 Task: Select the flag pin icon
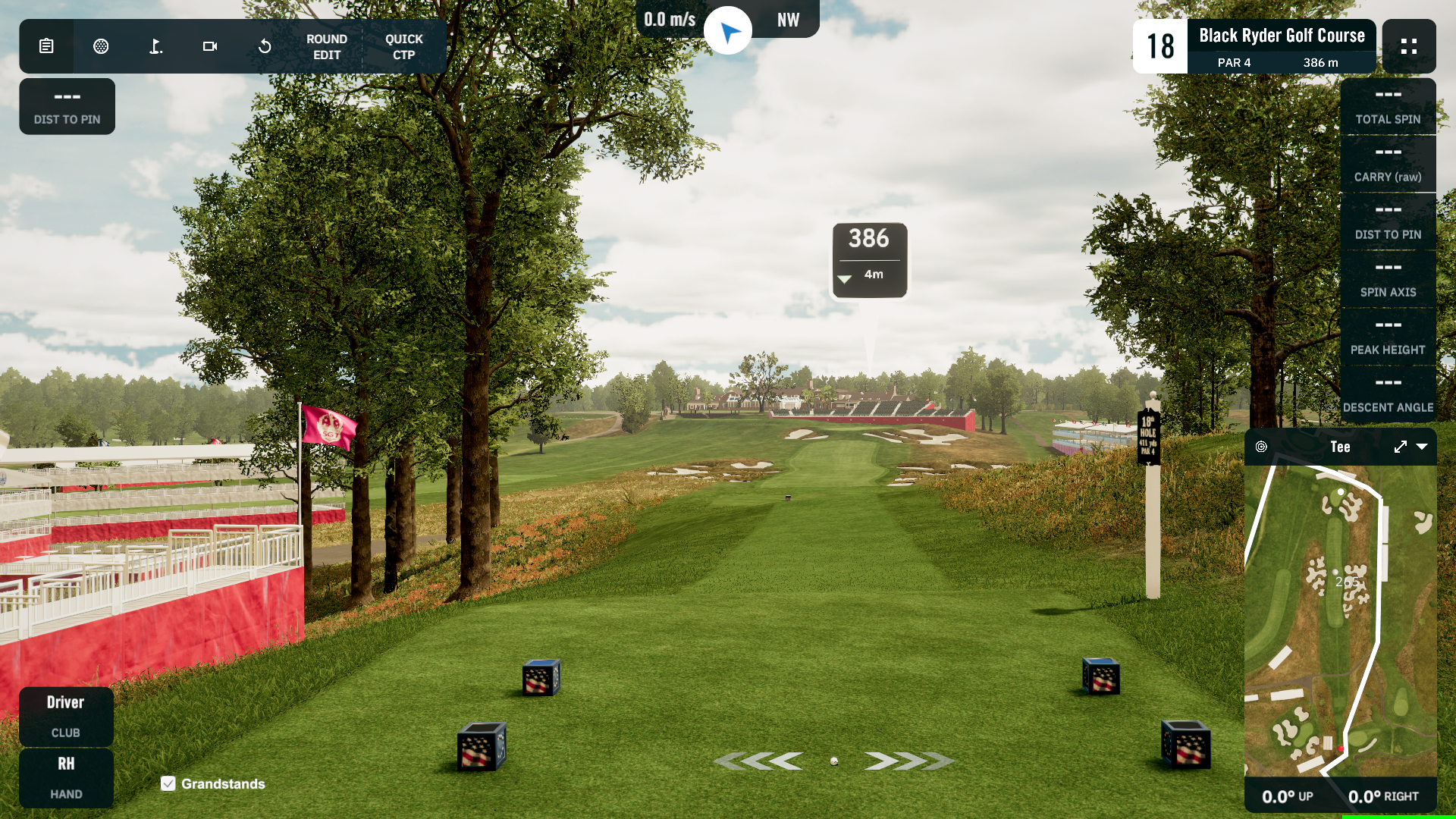[x=155, y=46]
